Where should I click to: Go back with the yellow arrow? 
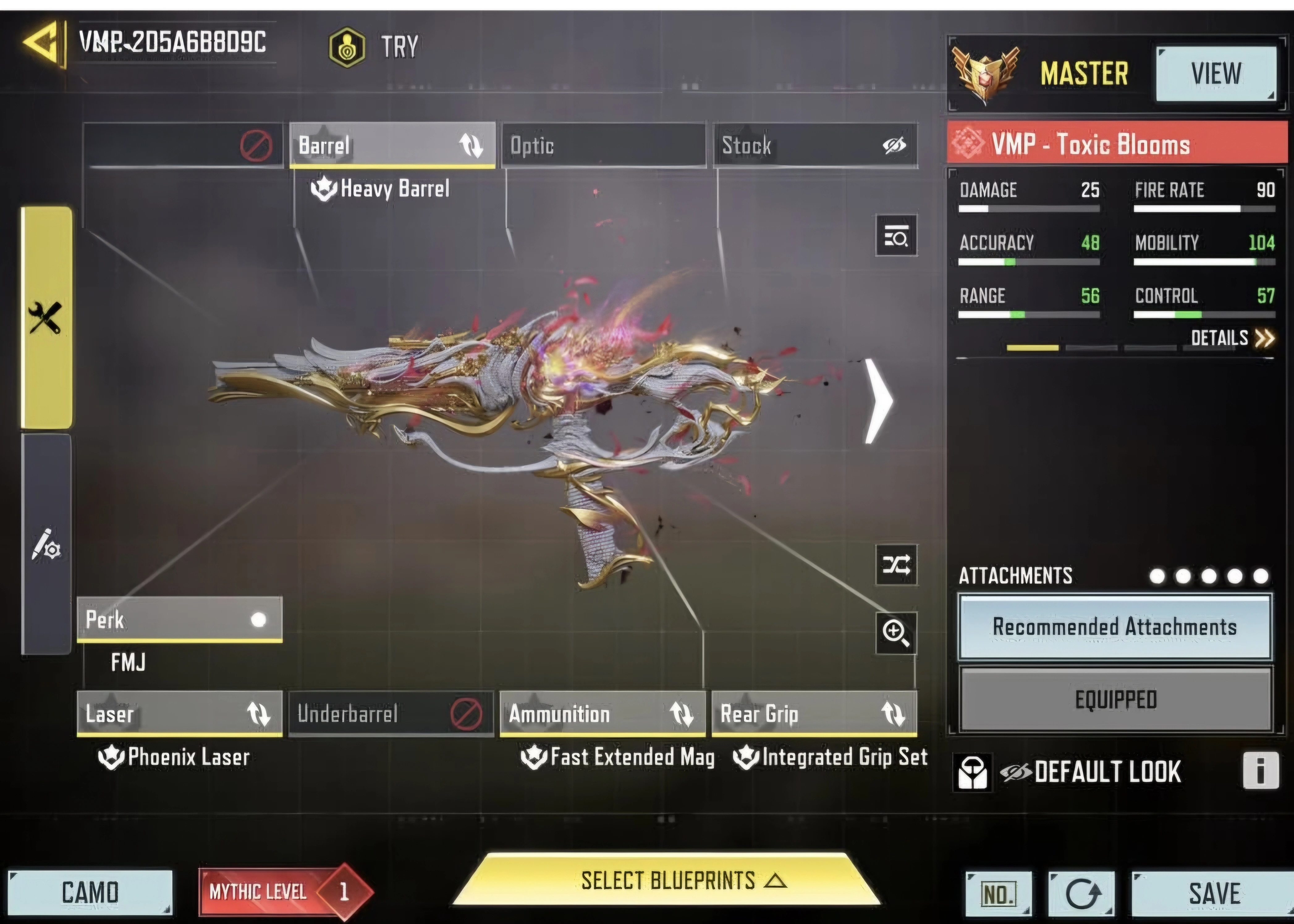(x=42, y=43)
